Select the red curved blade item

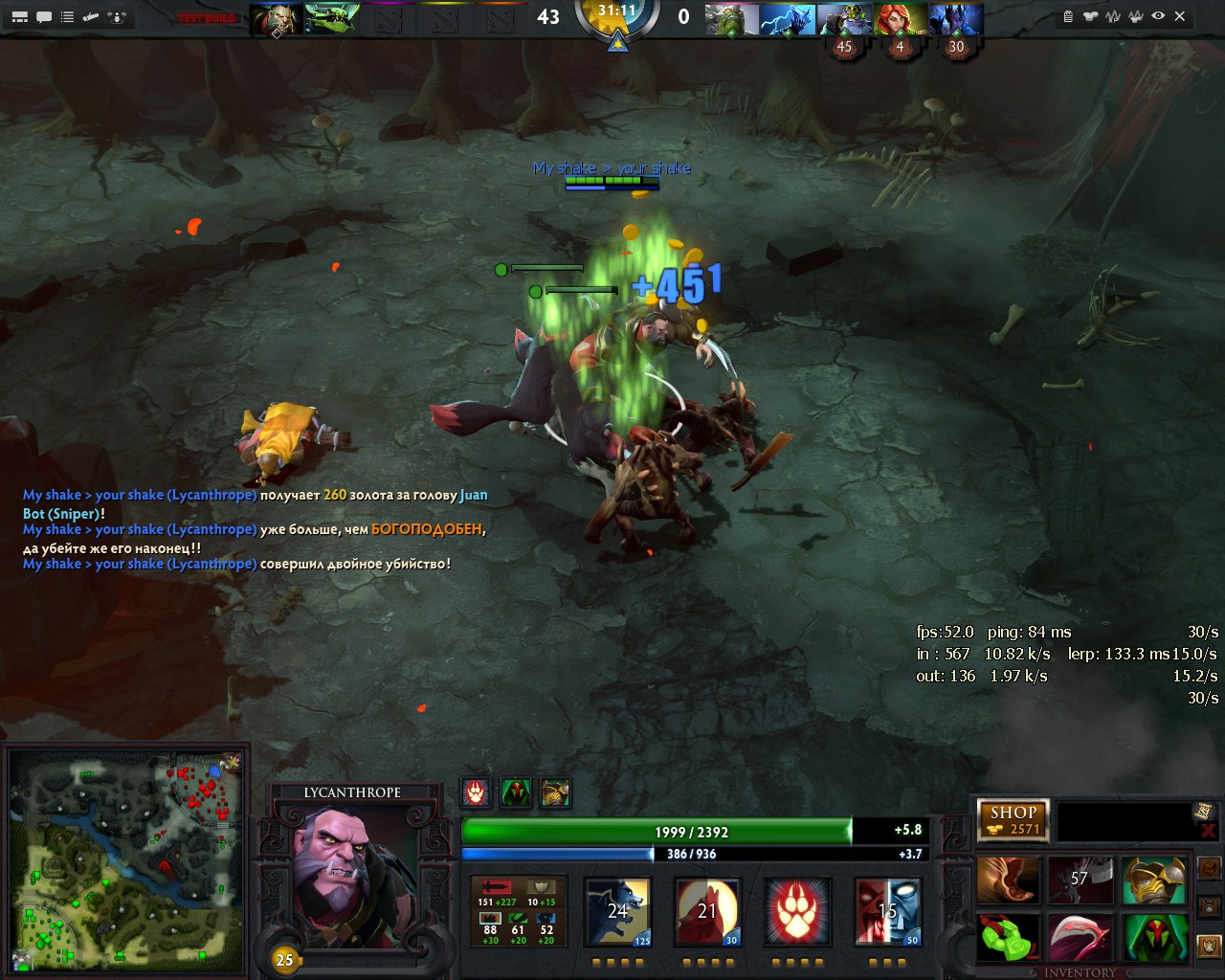point(1080,938)
